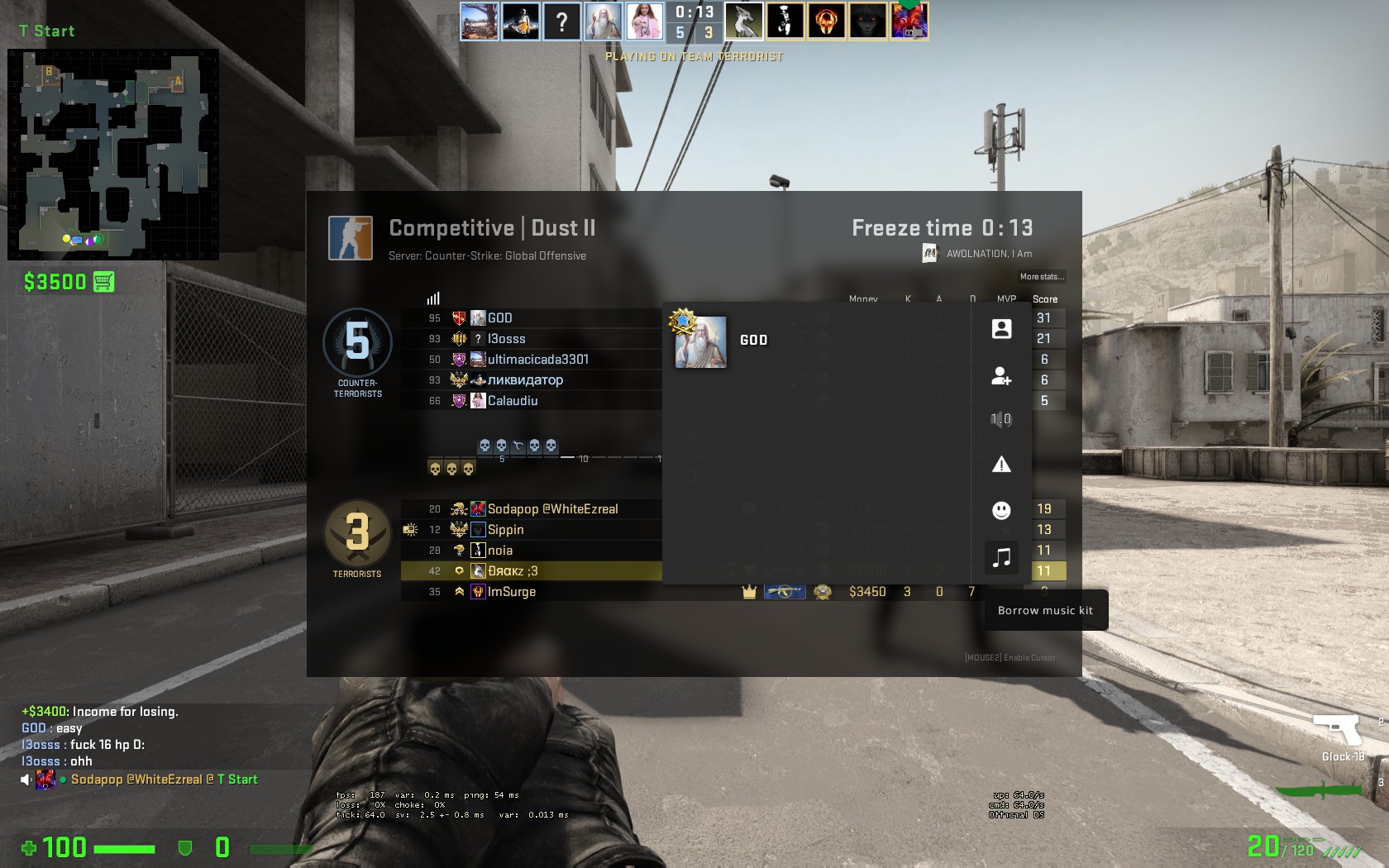Image resolution: width=1389 pixels, height=868 pixels.
Task: Click the Score column header
Action: (x=1046, y=298)
